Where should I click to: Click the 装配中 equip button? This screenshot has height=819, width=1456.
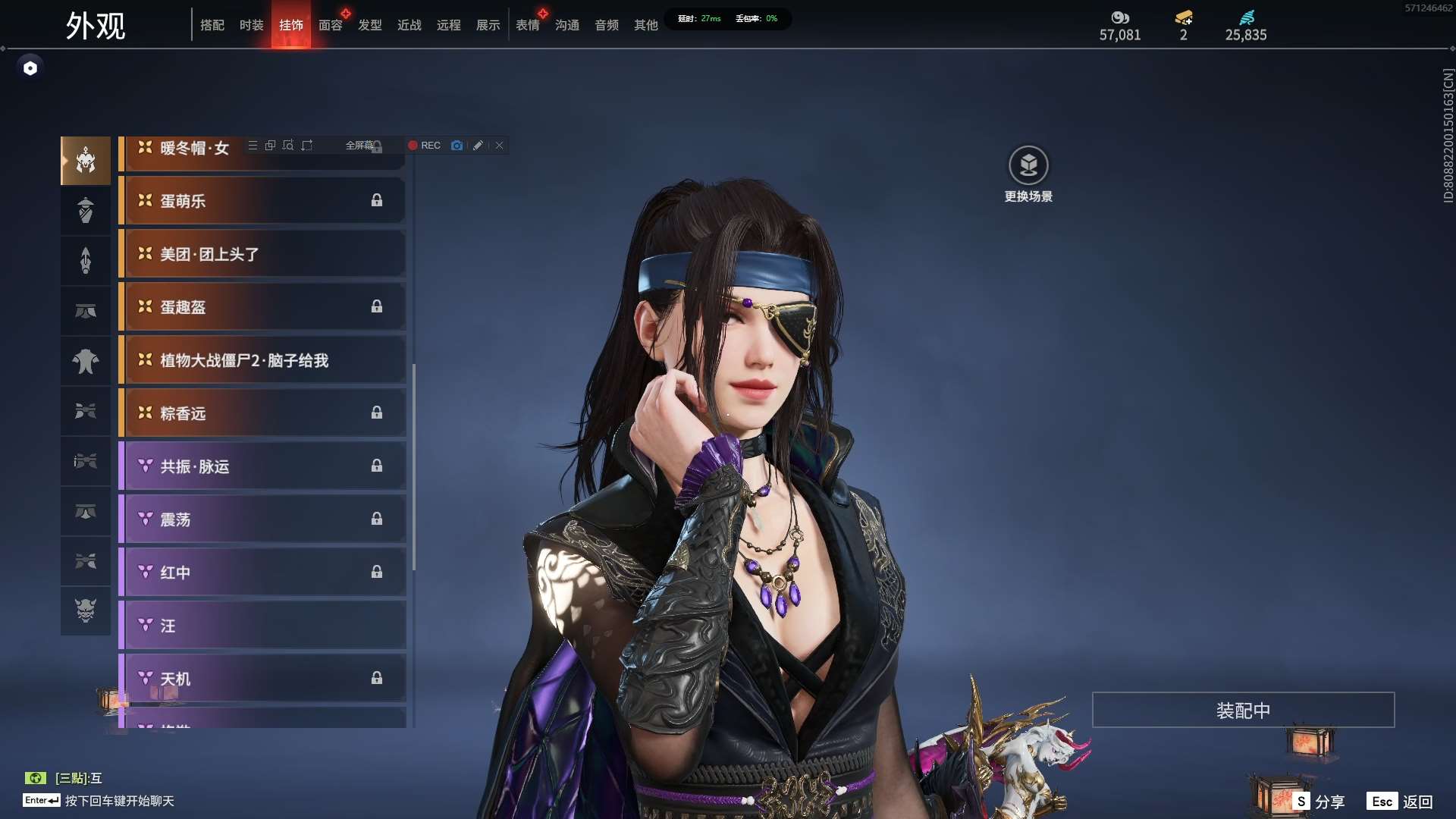point(1243,711)
